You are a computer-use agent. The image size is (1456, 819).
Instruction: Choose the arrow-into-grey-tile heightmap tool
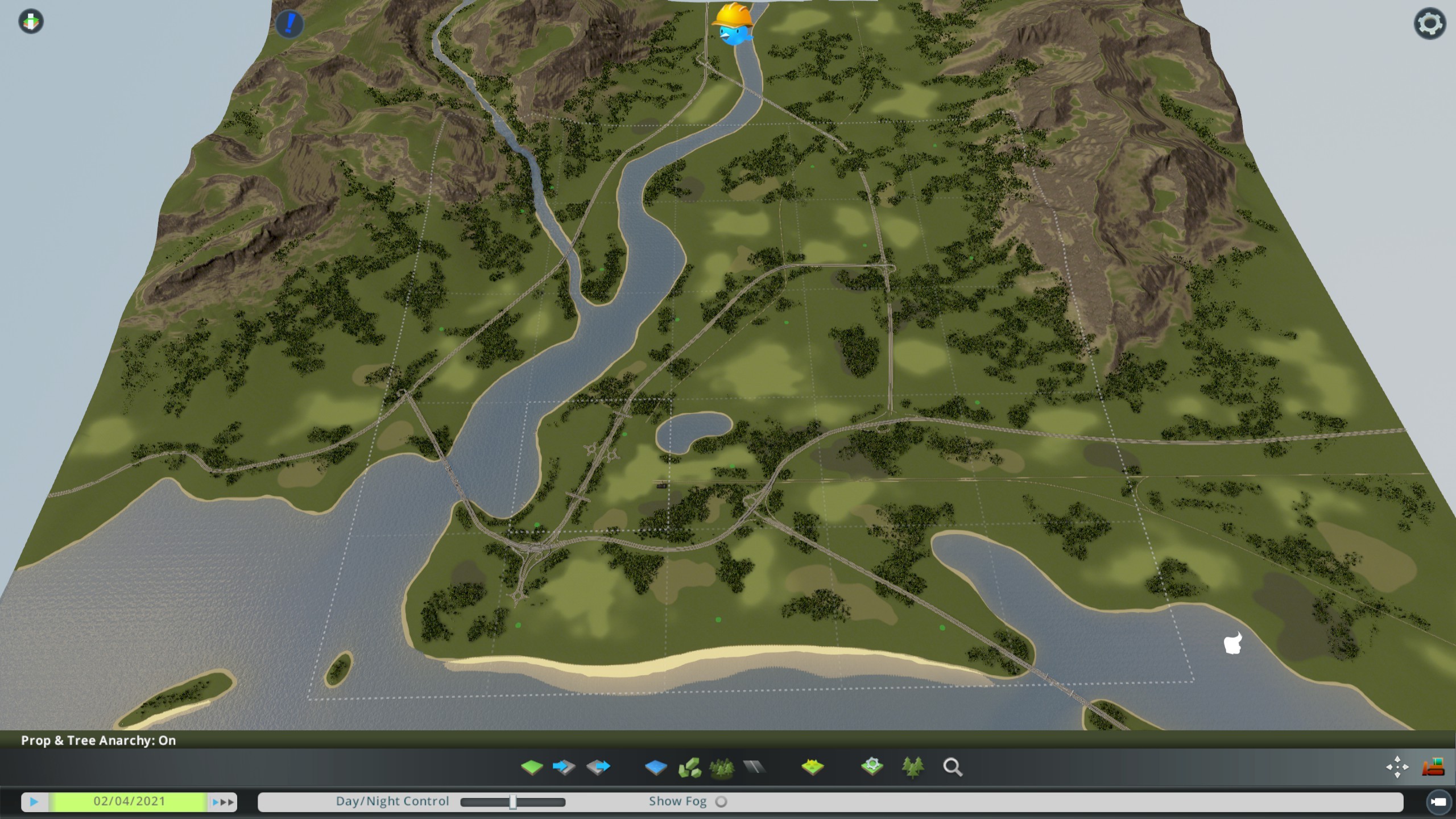564,767
